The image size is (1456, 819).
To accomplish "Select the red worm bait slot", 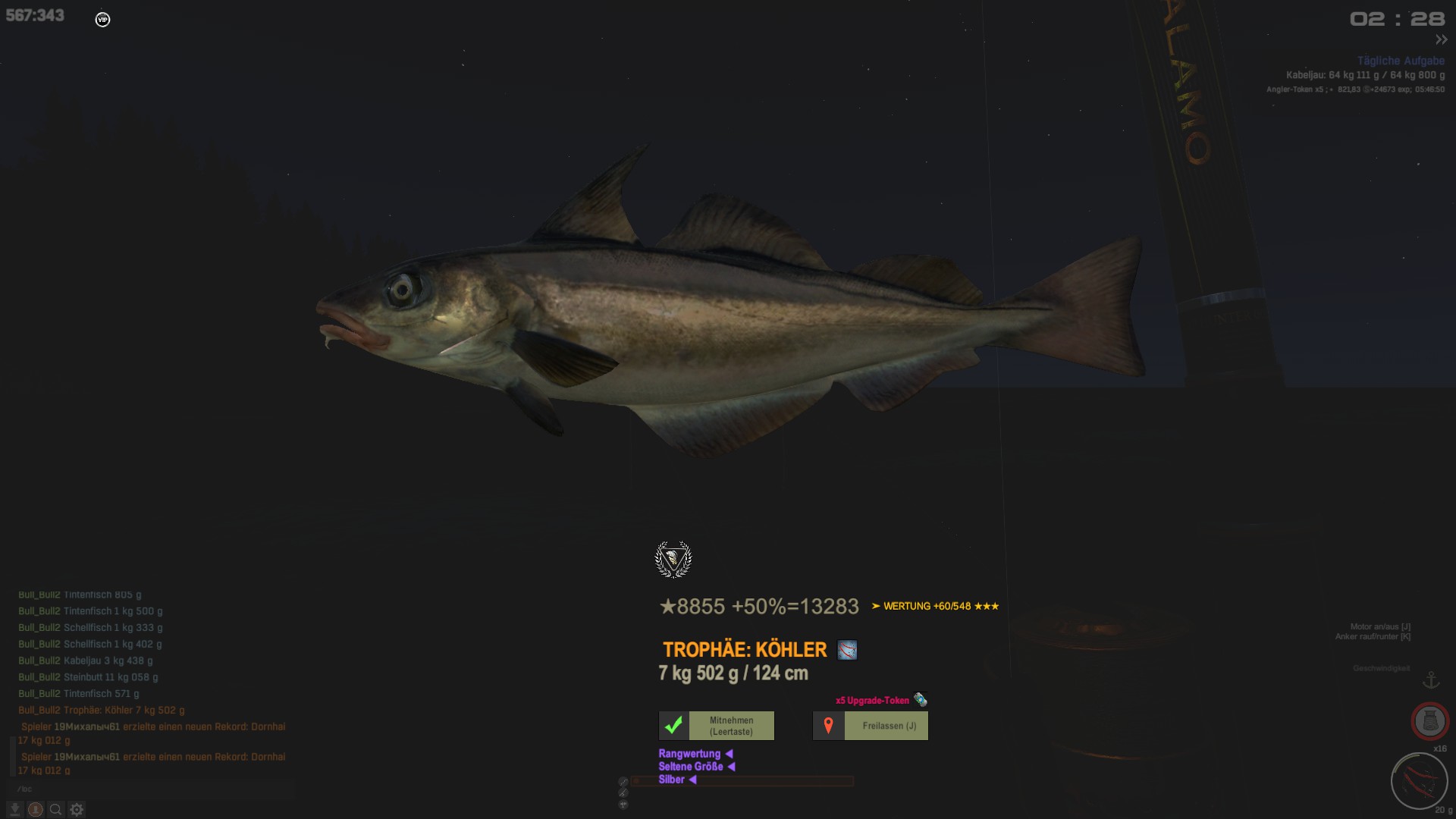I will tap(1419, 780).
